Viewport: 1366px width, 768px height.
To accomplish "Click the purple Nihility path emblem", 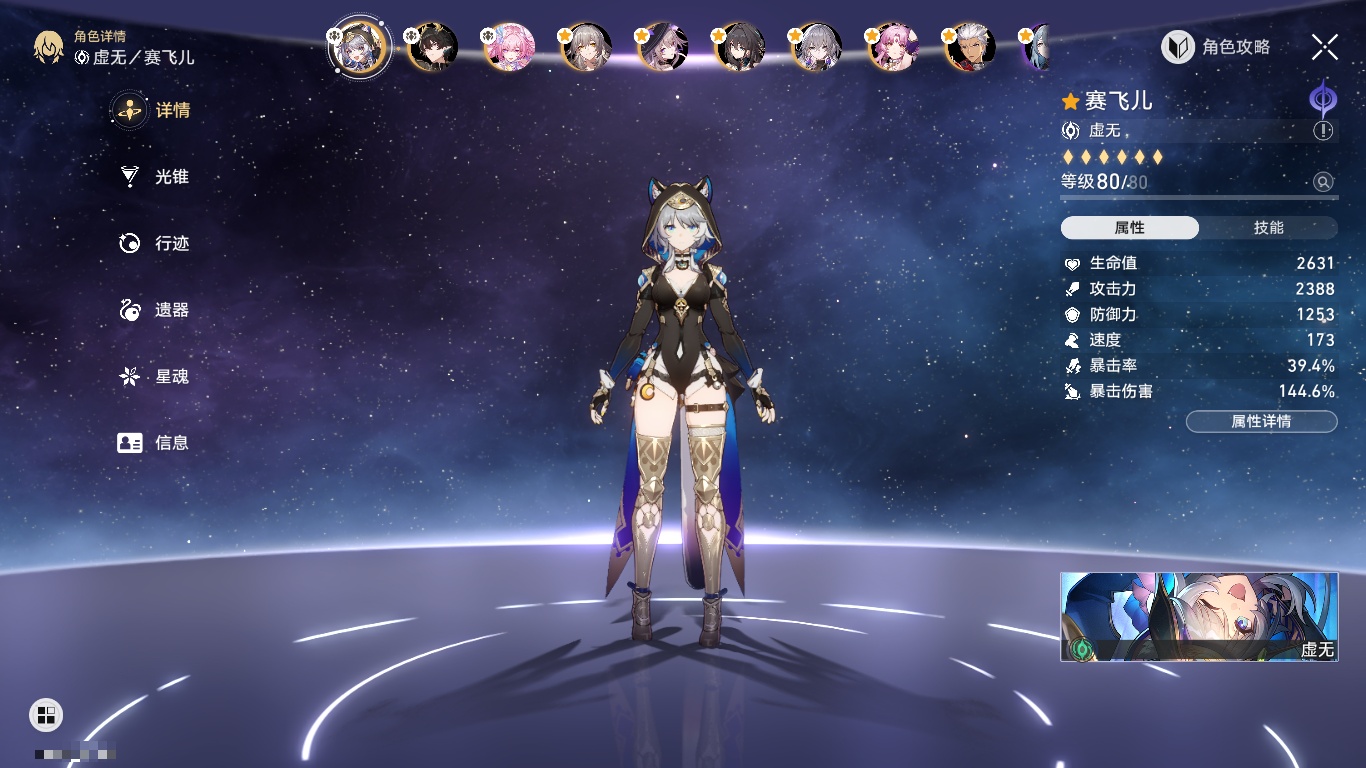I will coord(1323,100).
